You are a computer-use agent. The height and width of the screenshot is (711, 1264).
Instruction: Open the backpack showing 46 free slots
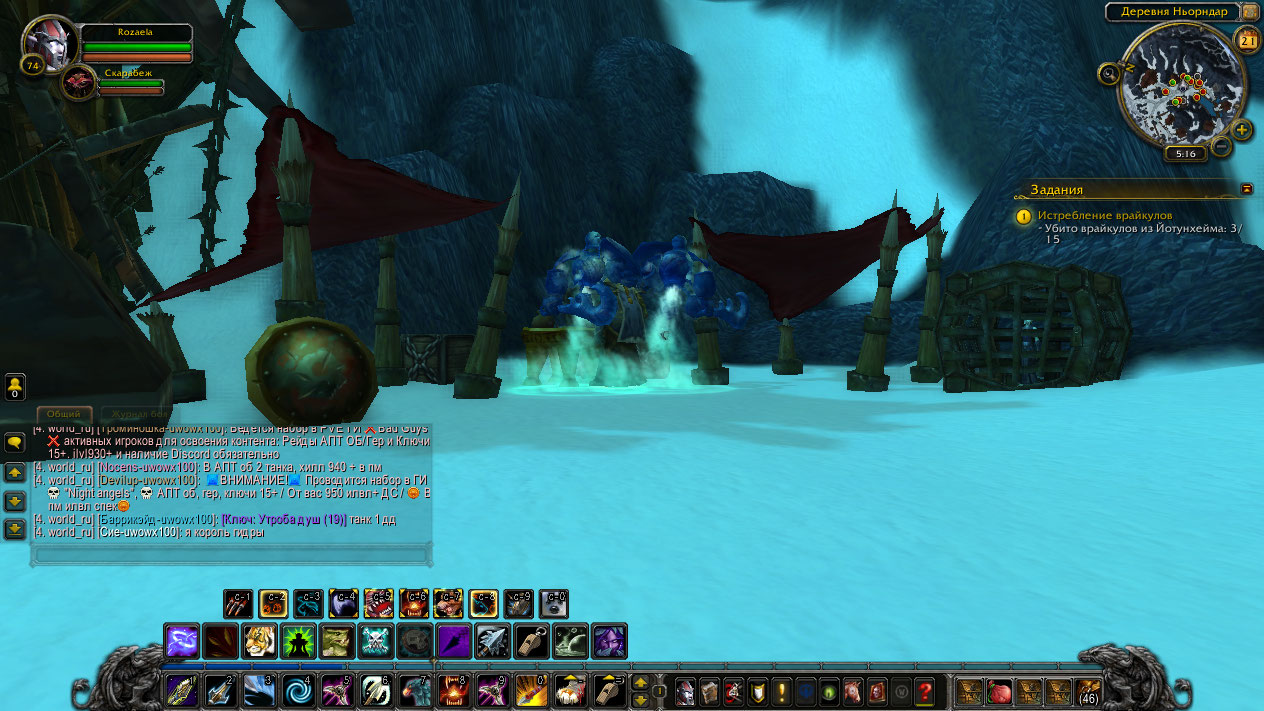pos(1088,691)
